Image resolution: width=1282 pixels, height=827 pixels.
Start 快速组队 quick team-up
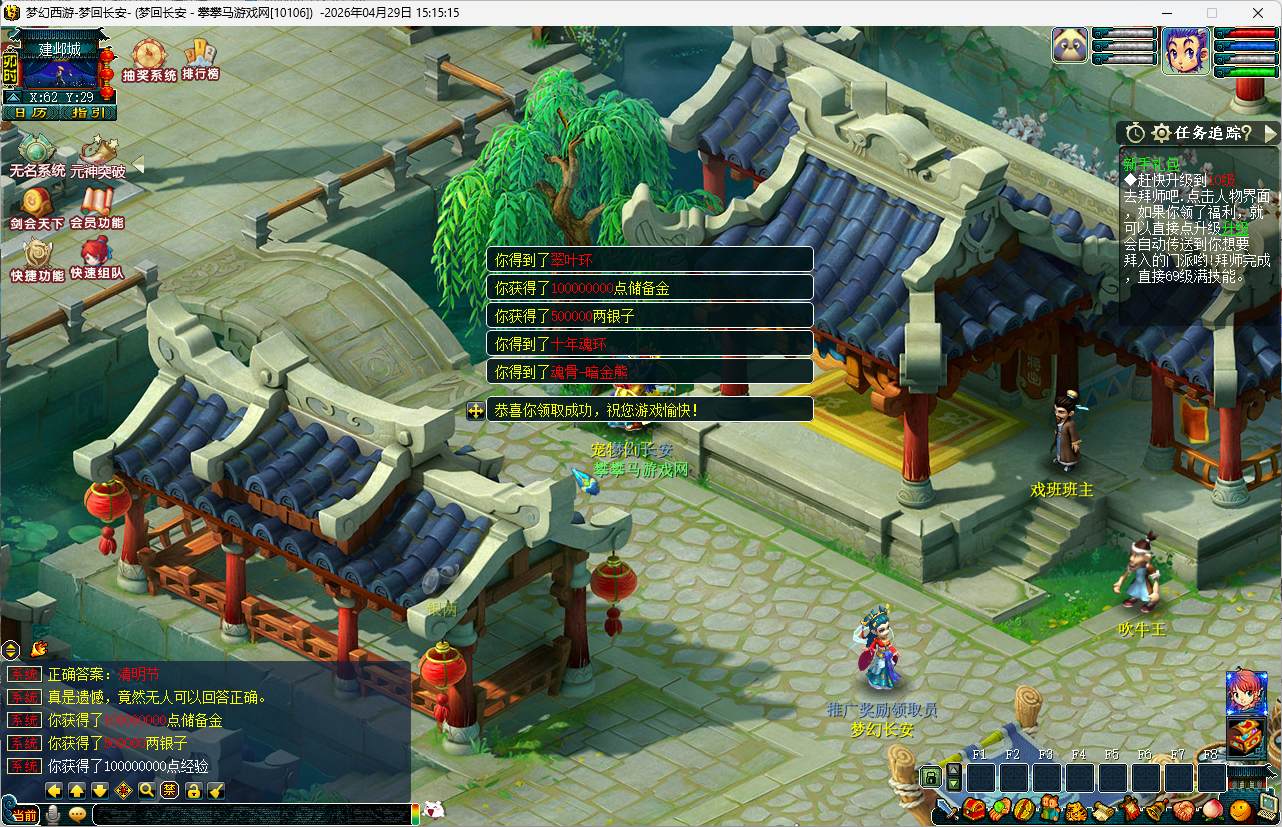[x=97, y=257]
